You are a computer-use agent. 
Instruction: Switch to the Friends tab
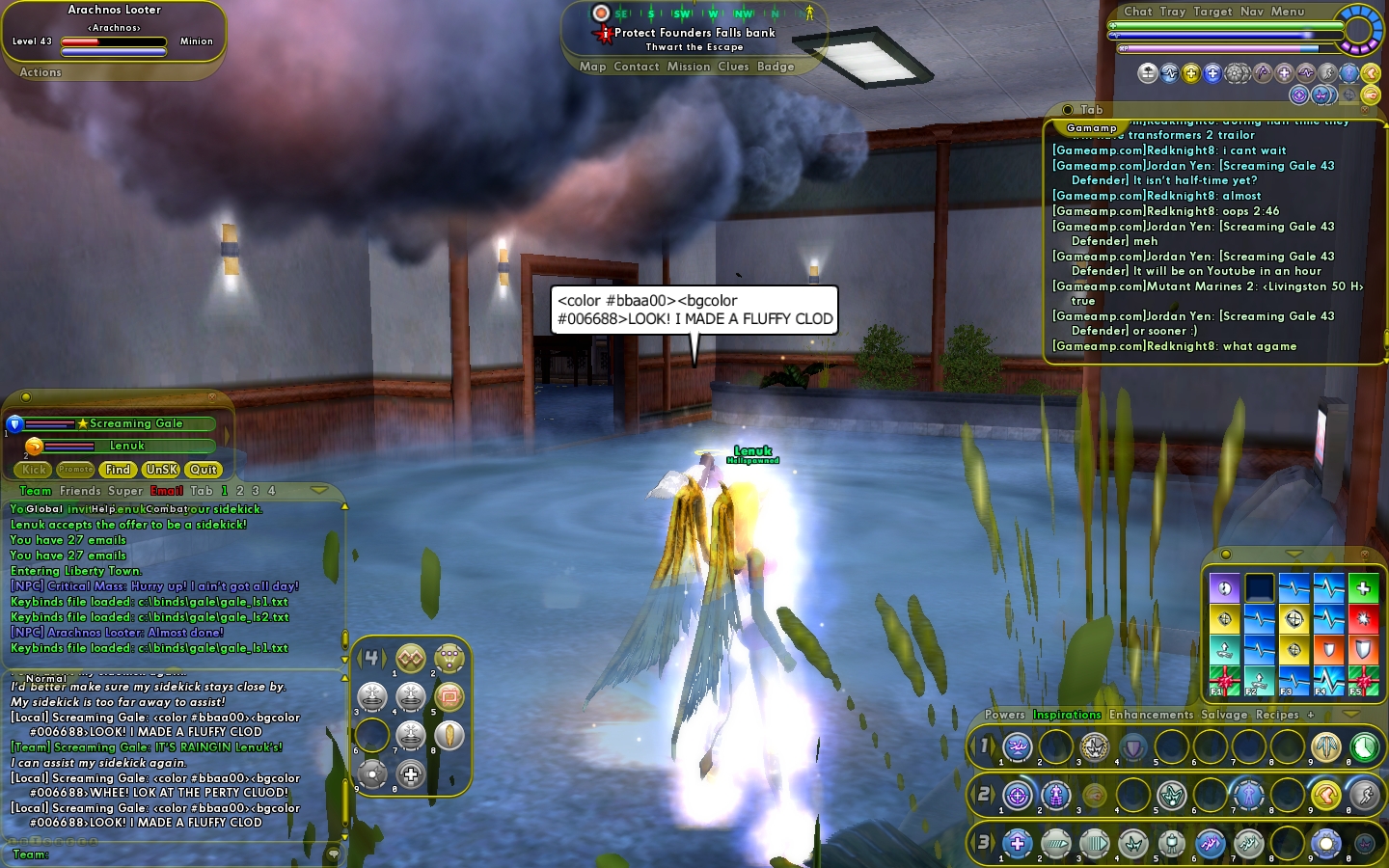point(80,491)
